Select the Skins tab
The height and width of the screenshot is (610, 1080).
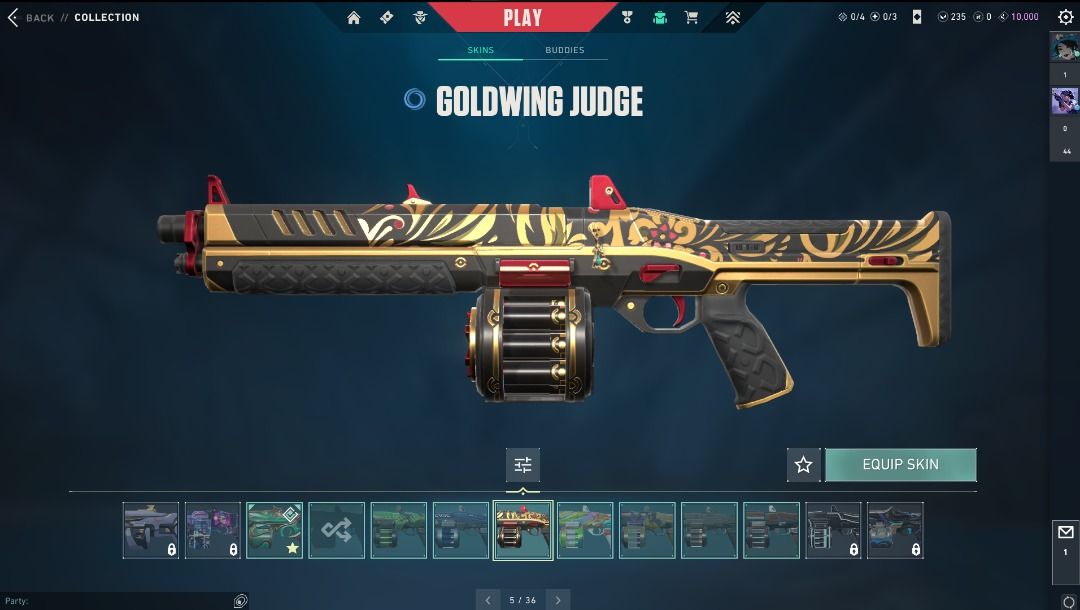pos(480,50)
